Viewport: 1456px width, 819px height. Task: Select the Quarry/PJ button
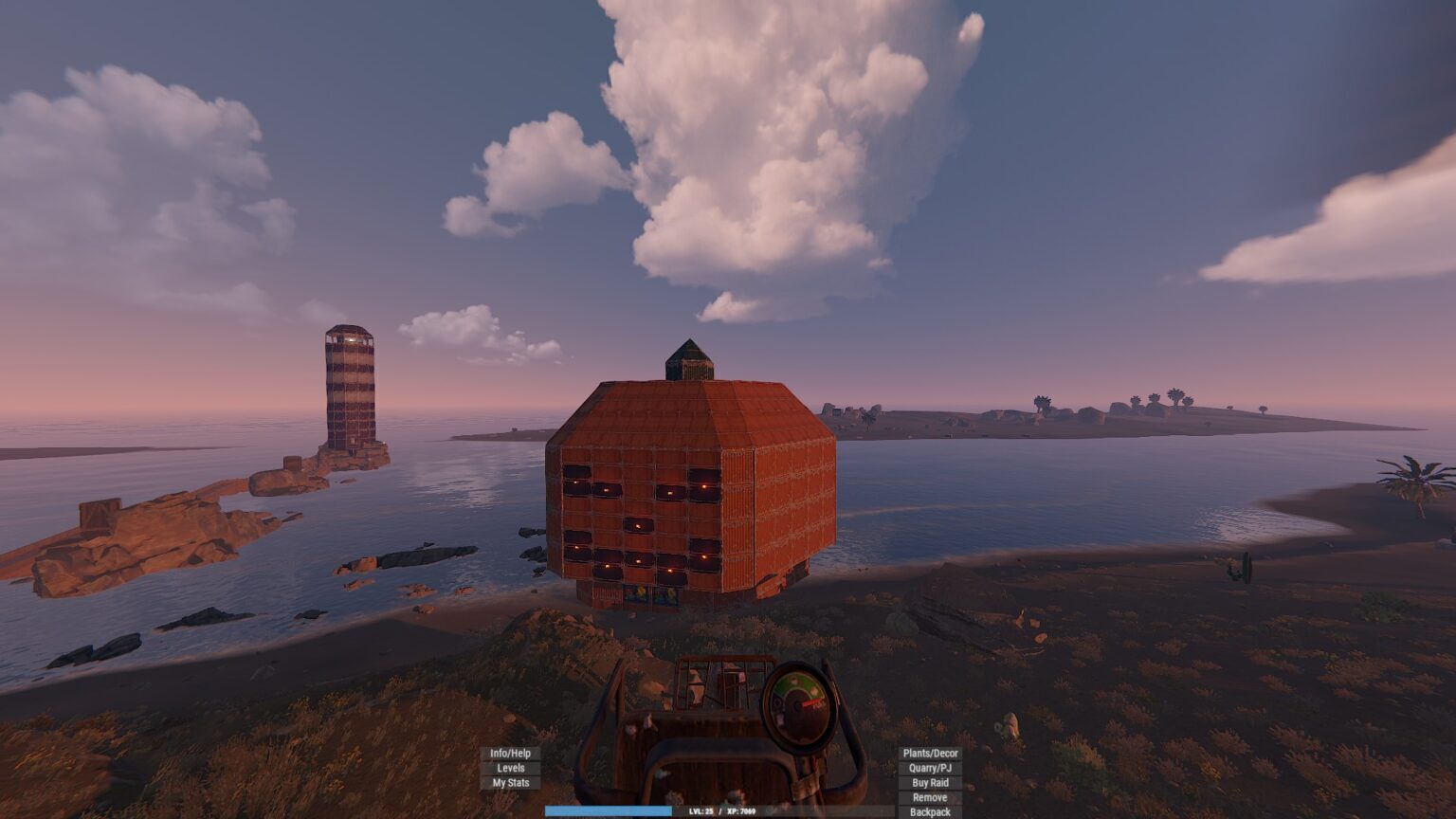[930, 769]
